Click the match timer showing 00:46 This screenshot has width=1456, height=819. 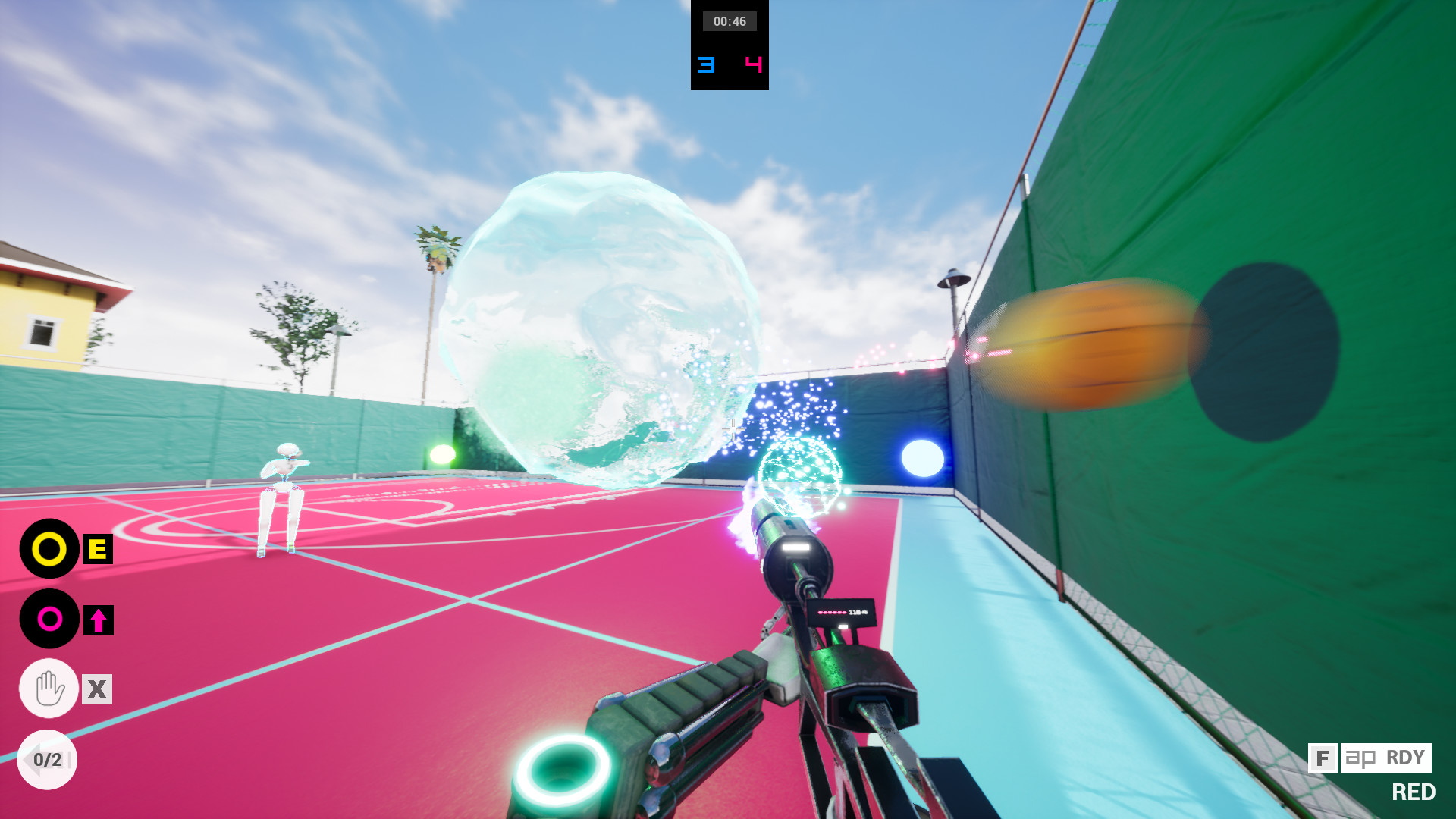[728, 21]
